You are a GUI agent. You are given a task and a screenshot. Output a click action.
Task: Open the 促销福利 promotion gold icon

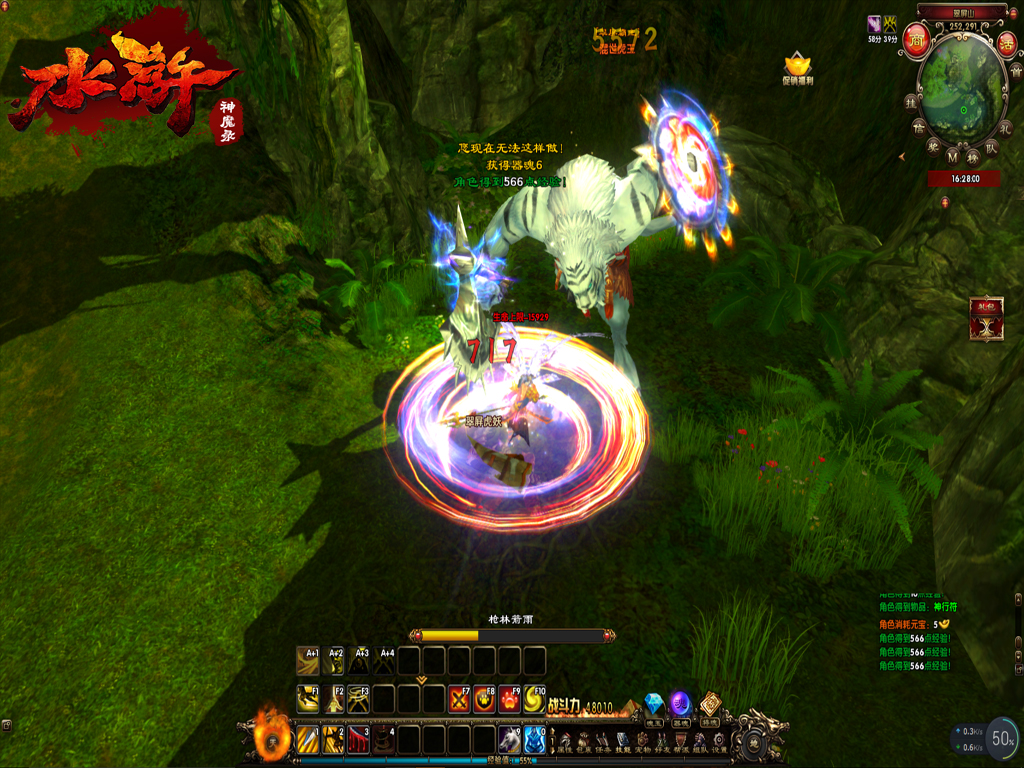coord(797,64)
